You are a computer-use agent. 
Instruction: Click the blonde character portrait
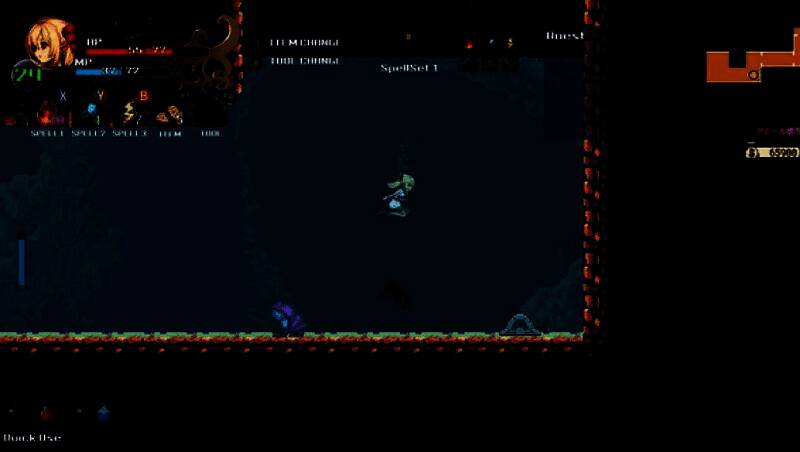tap(49, 42)
